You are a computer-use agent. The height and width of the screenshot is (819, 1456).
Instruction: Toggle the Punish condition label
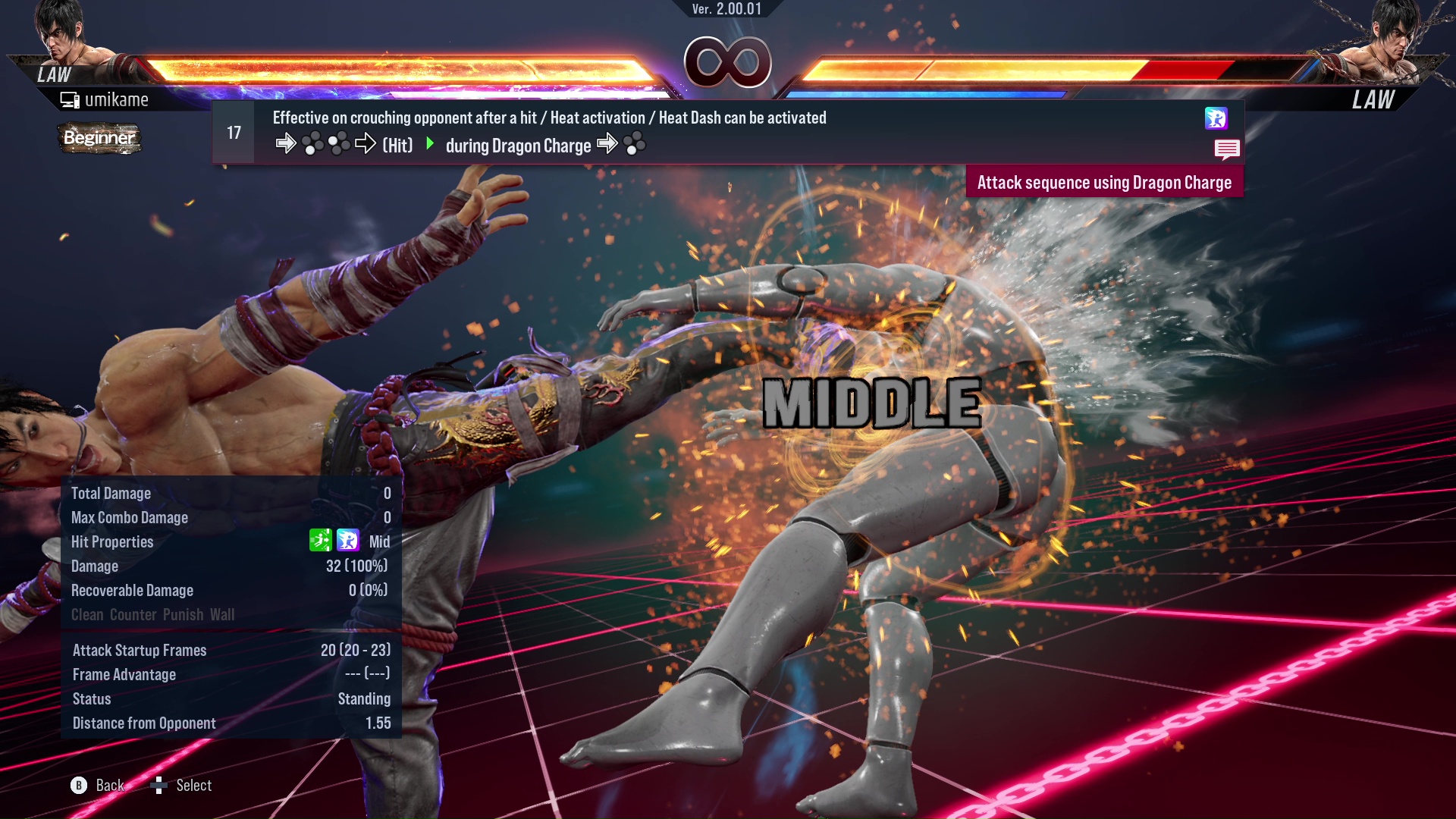pyautogui.click(x=183, y=615)
